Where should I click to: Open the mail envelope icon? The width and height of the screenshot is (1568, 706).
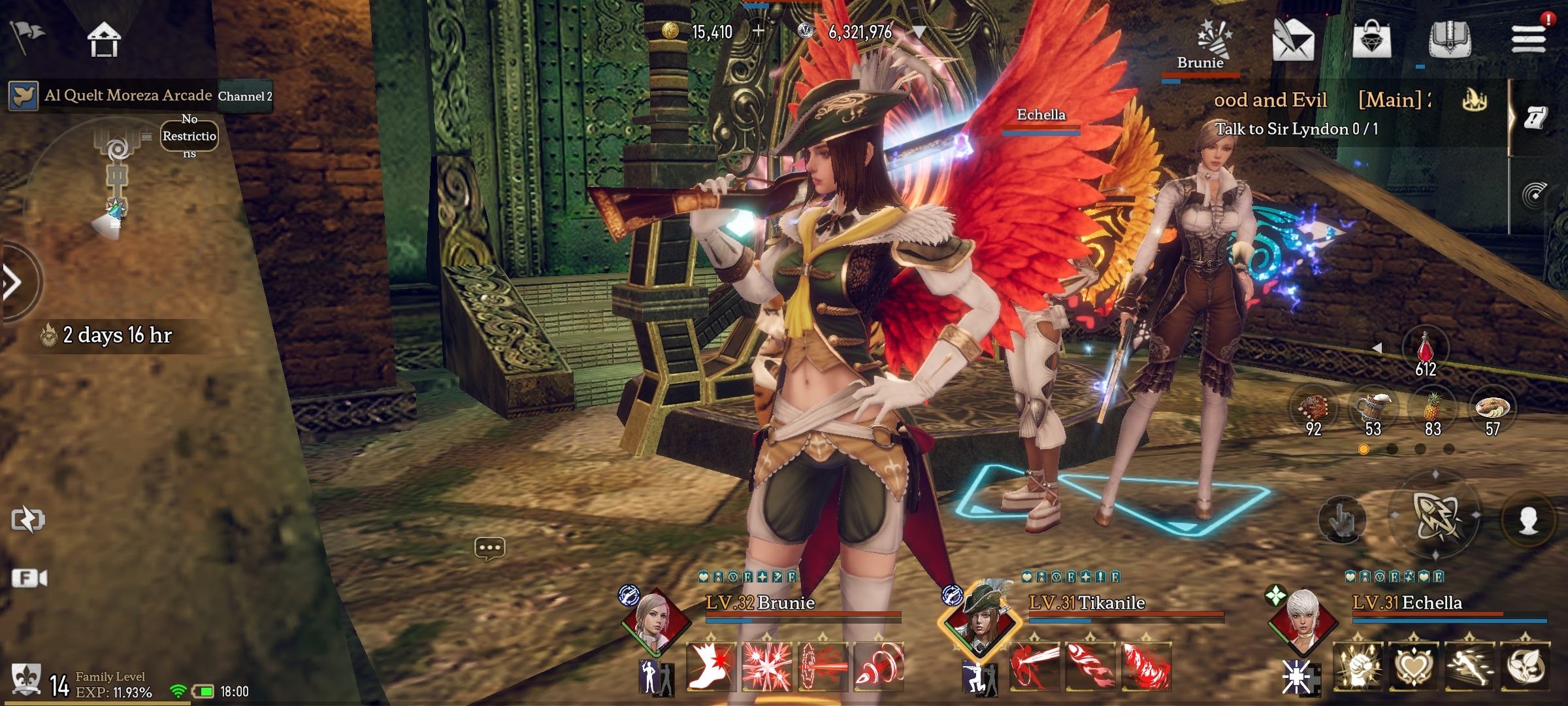(1292, 39)
